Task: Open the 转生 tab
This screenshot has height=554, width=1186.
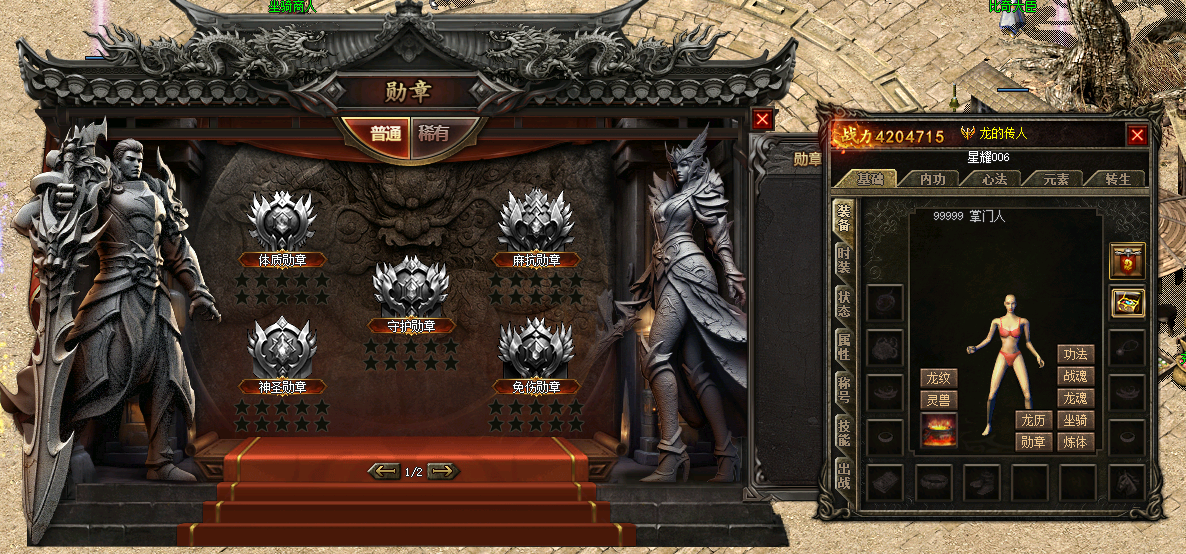Action: [x=1118, y=179]
